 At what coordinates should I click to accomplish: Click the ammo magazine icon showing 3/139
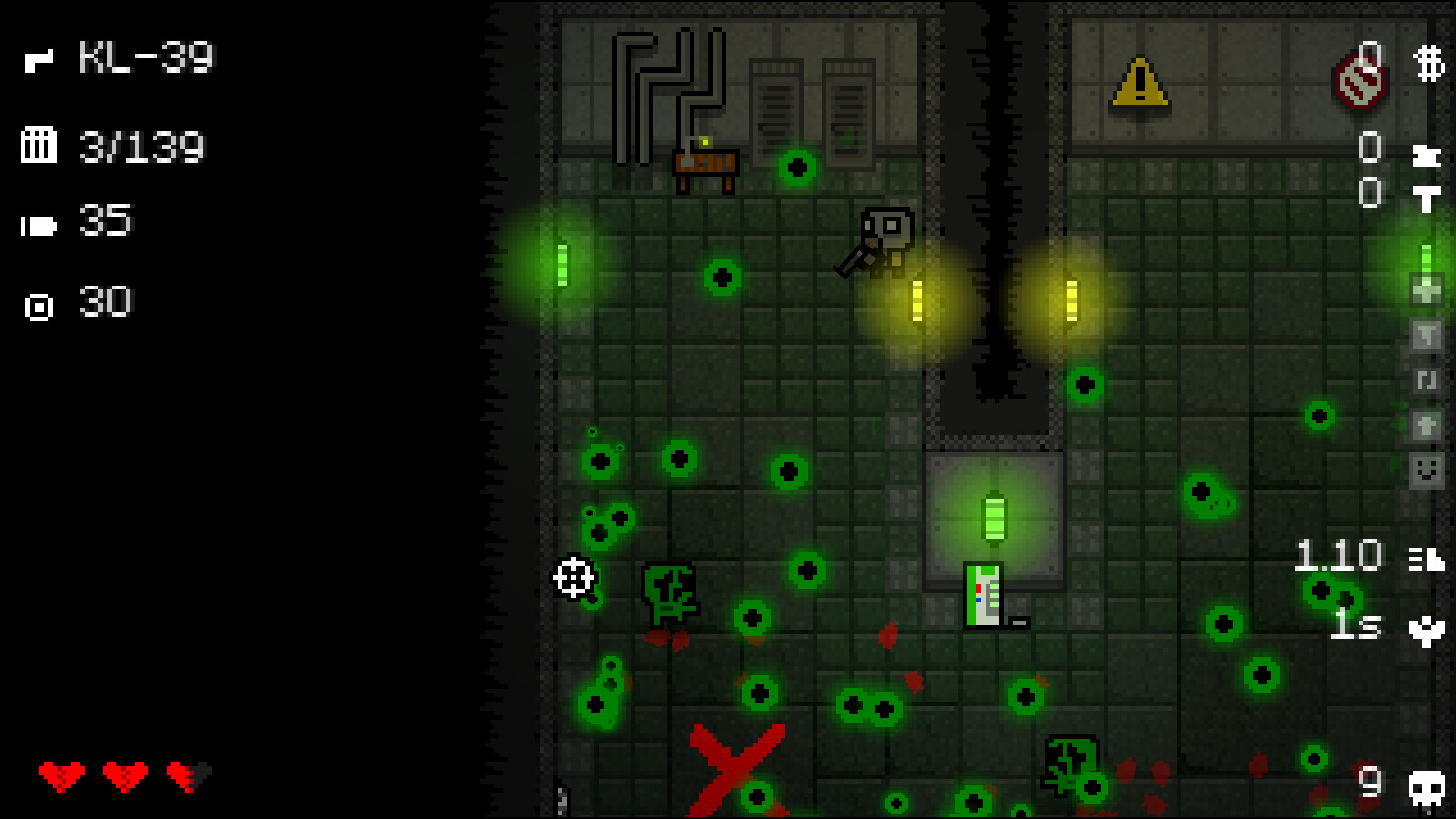[38, 144]
